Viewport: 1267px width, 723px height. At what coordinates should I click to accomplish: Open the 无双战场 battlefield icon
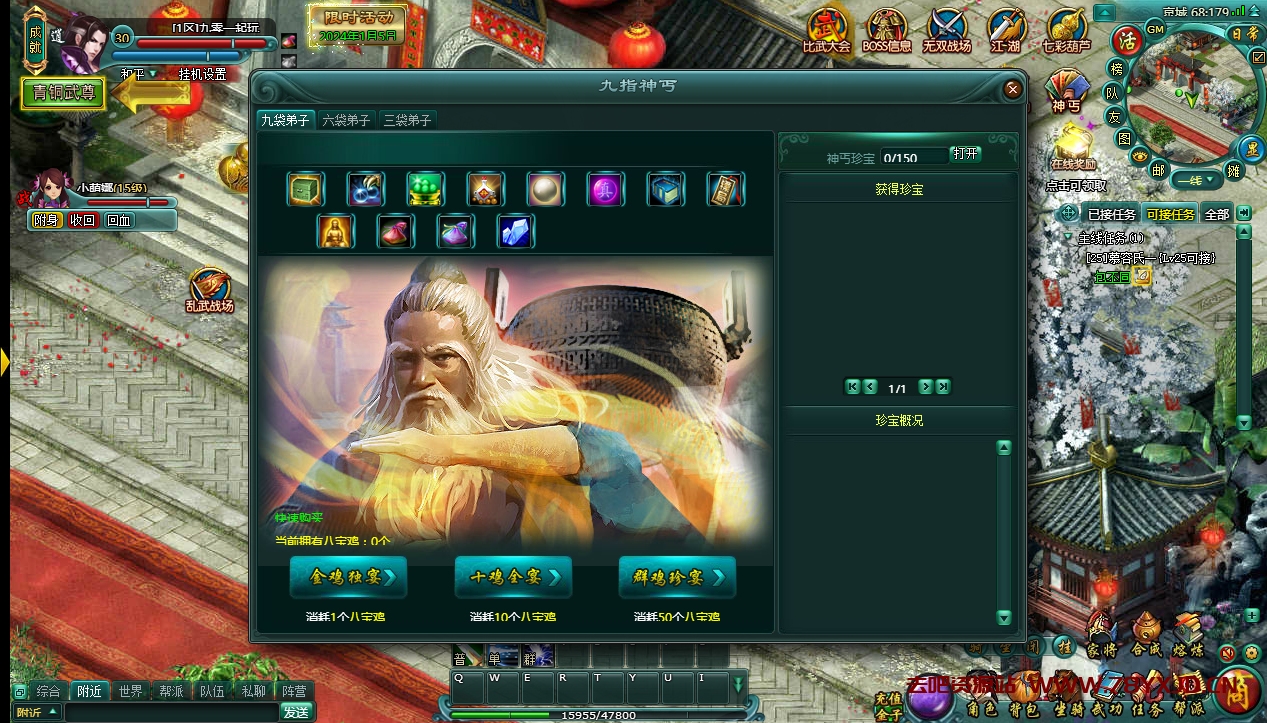click(946, 30)
